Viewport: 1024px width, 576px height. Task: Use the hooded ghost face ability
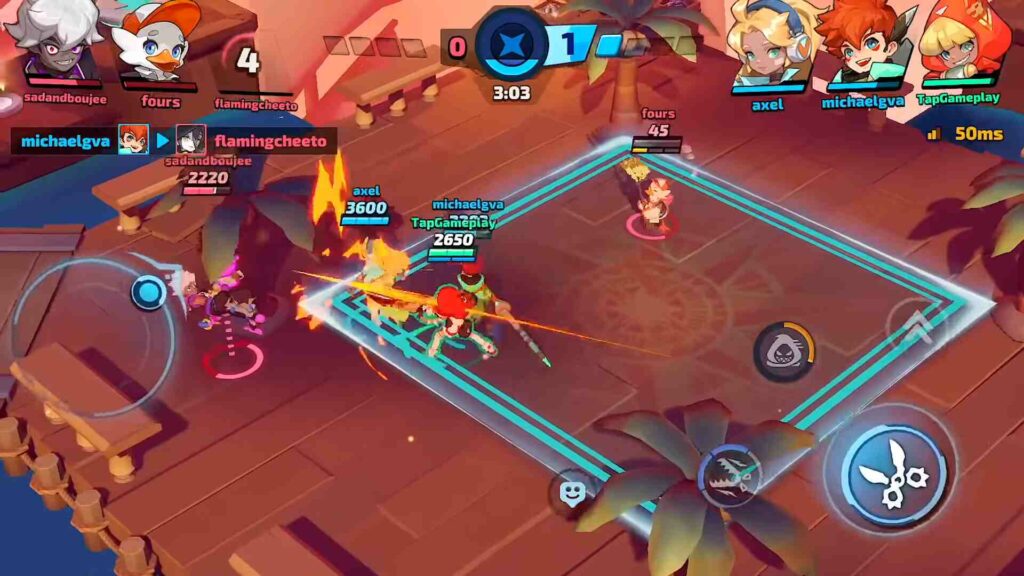(x=783, y=351)
